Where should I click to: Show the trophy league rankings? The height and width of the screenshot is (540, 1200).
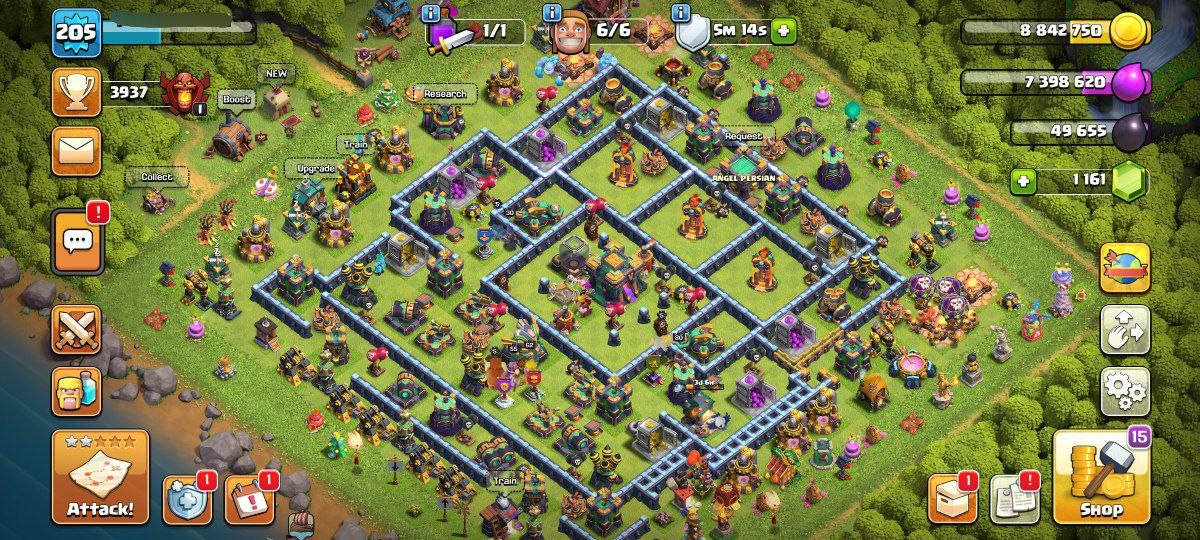(x=77, y=93)
